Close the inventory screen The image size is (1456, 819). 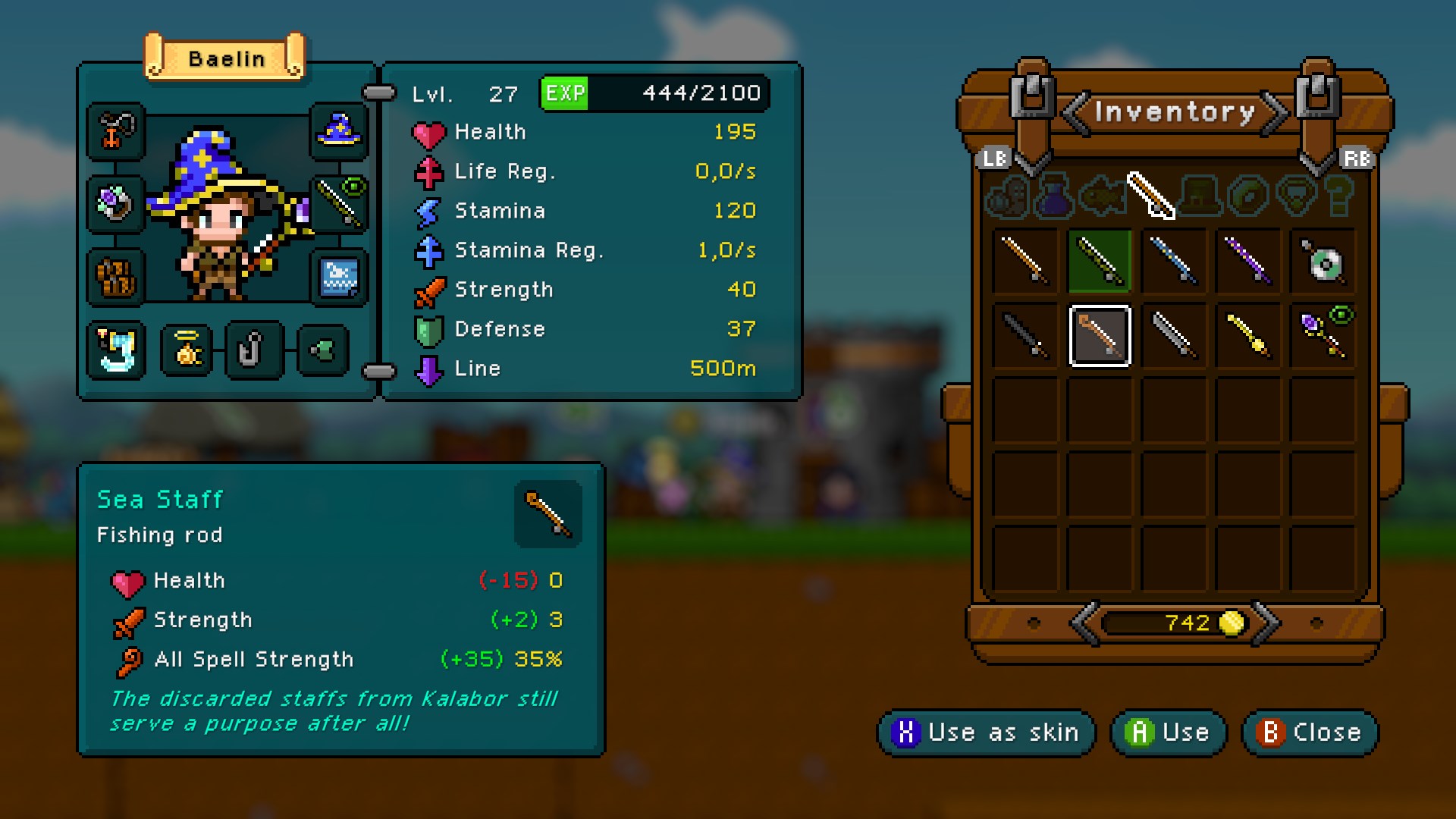point(1310,733)
